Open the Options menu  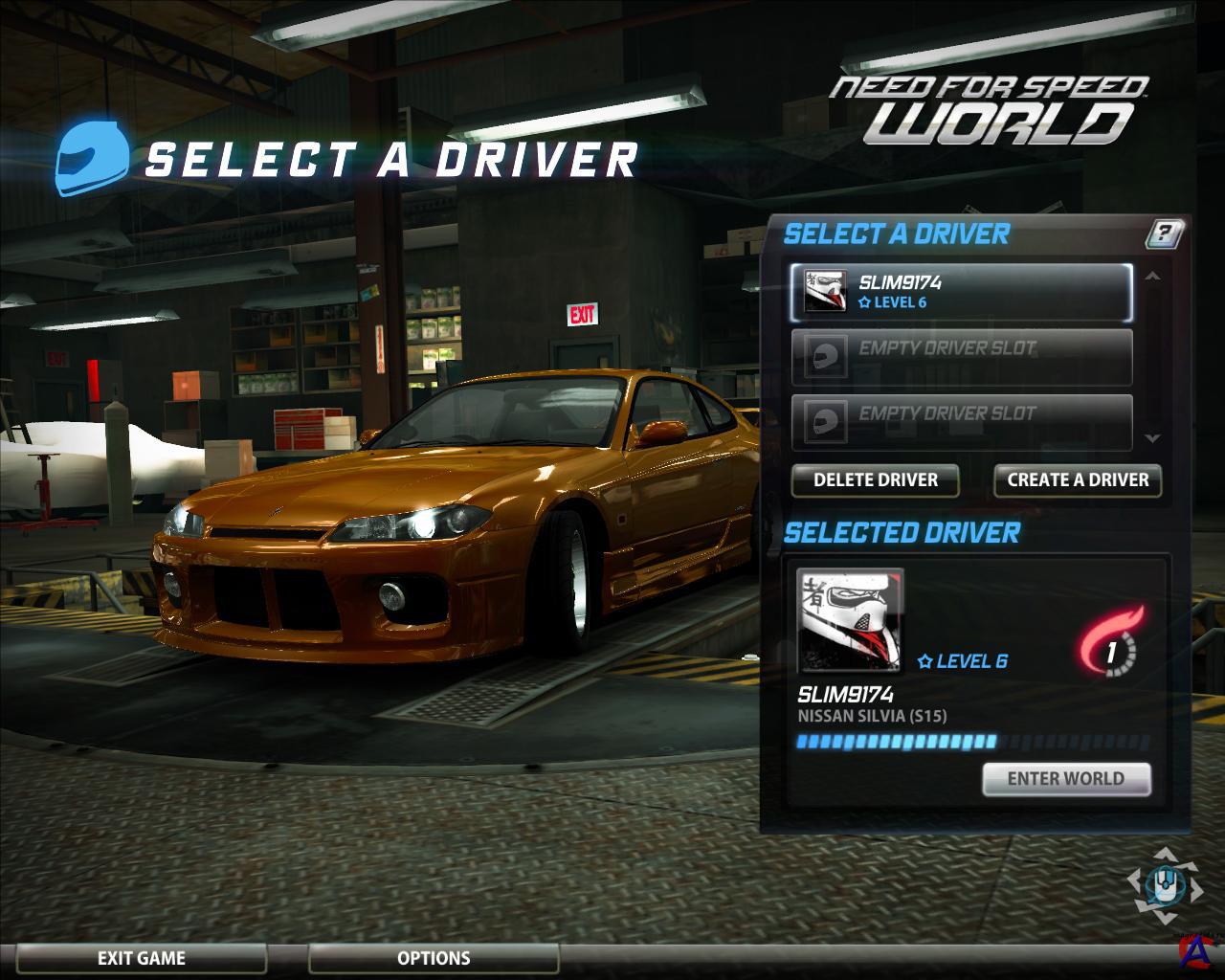click(x=434, y=958)
